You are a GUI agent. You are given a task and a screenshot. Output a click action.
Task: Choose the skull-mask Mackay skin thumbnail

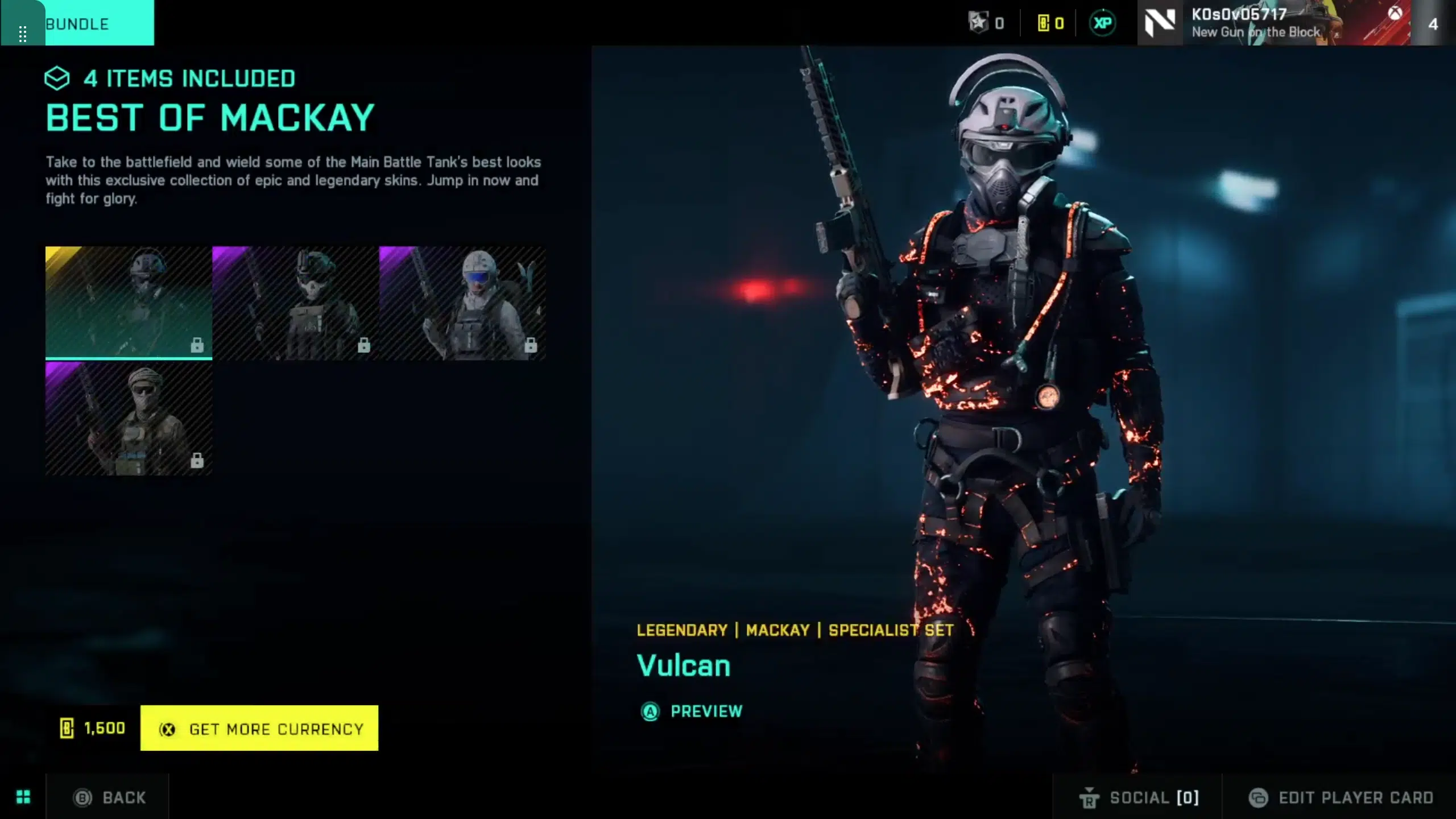295,303
